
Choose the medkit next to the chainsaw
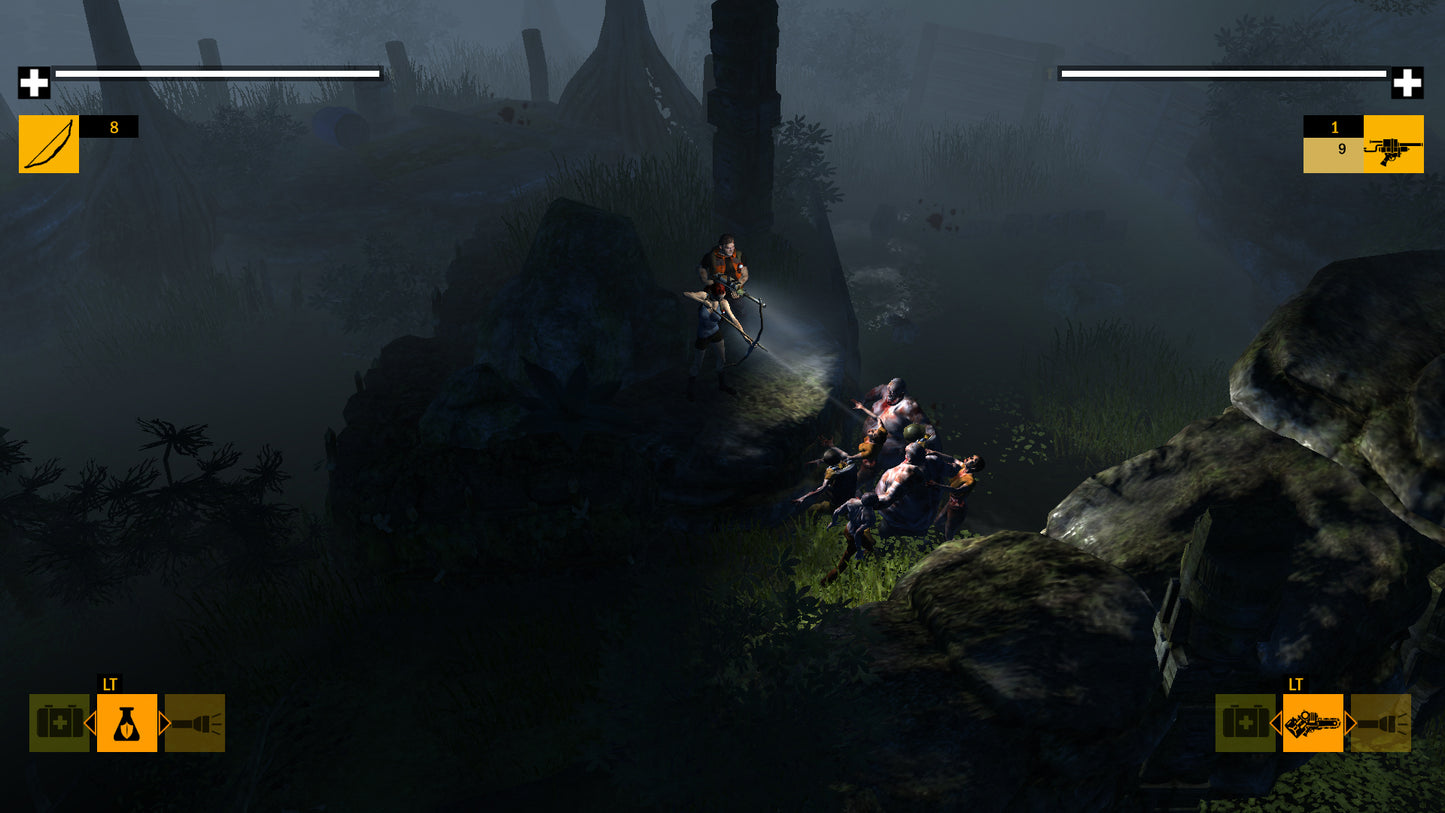coord(1244,723)
